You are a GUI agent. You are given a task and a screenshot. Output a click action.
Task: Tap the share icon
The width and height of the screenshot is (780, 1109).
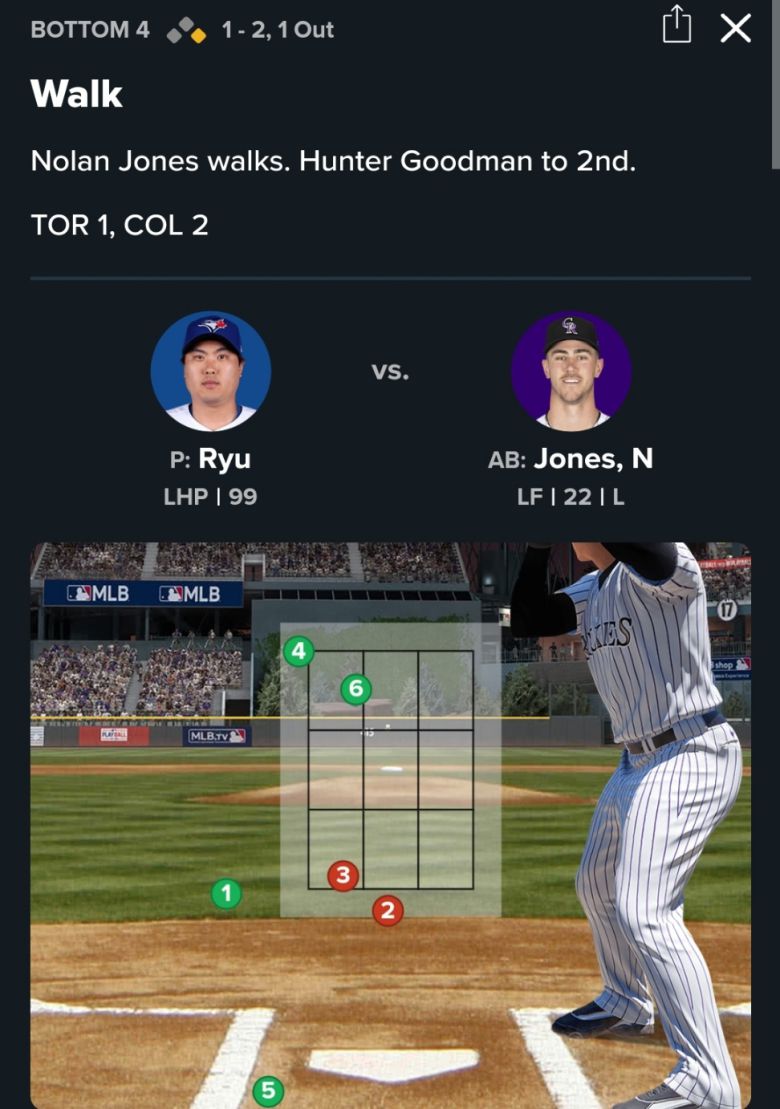pos(677,26)
